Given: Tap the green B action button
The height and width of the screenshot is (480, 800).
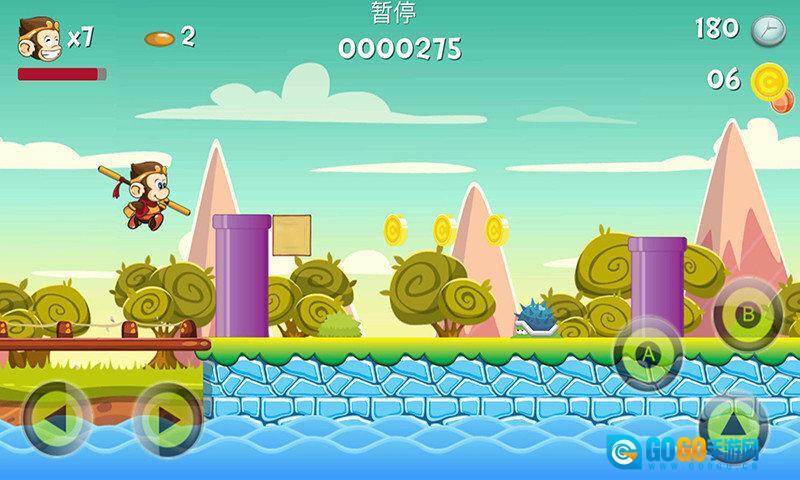Looking at the screenshot, I should click(747, 312).
